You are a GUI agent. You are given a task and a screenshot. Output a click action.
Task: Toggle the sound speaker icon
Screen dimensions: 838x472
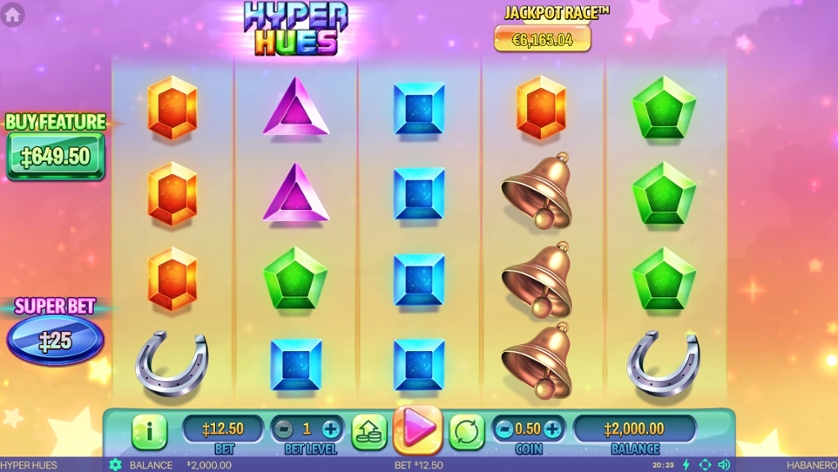coord(724,465)
